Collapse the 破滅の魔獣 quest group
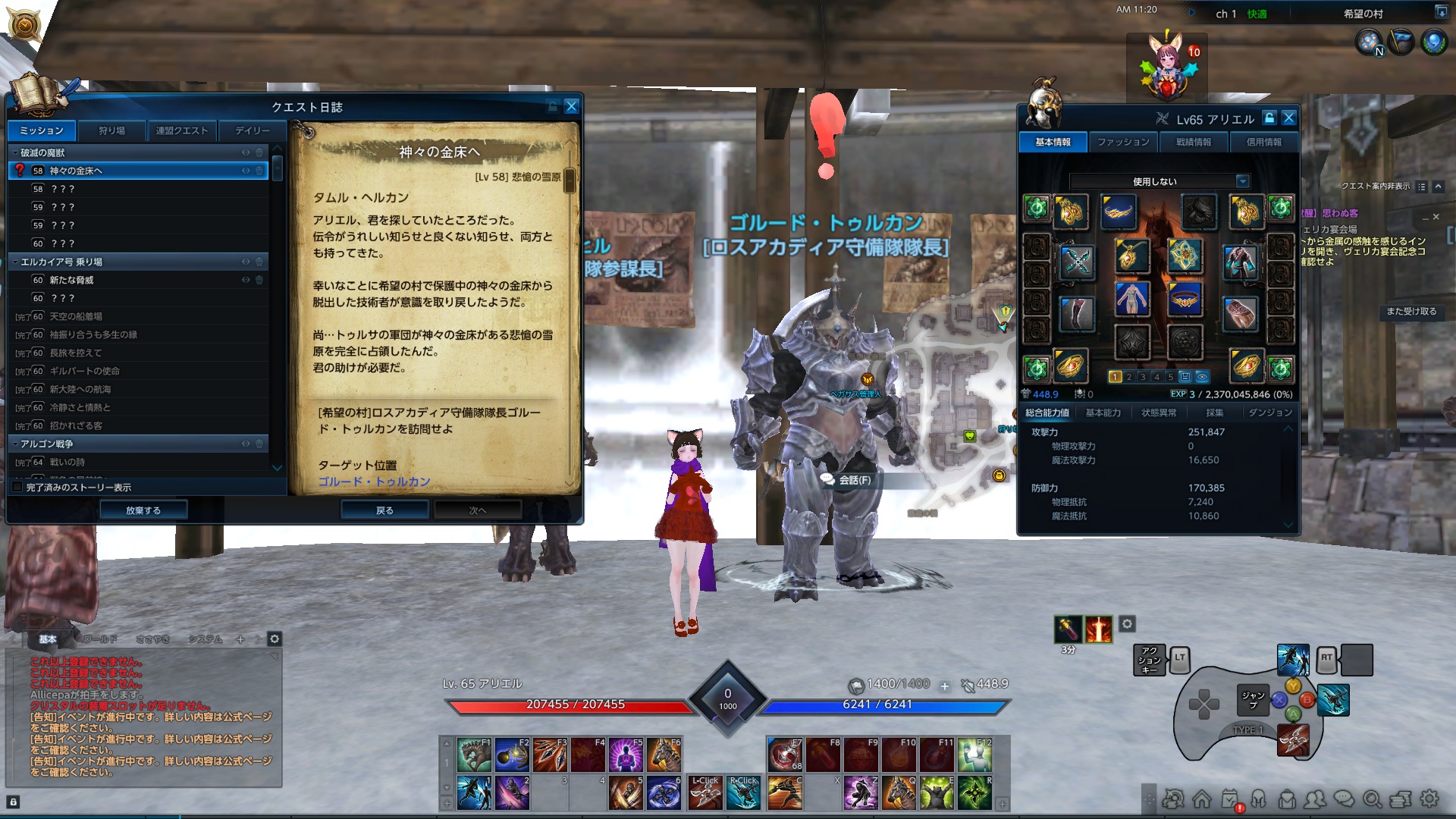 click(x=15, y=152)
